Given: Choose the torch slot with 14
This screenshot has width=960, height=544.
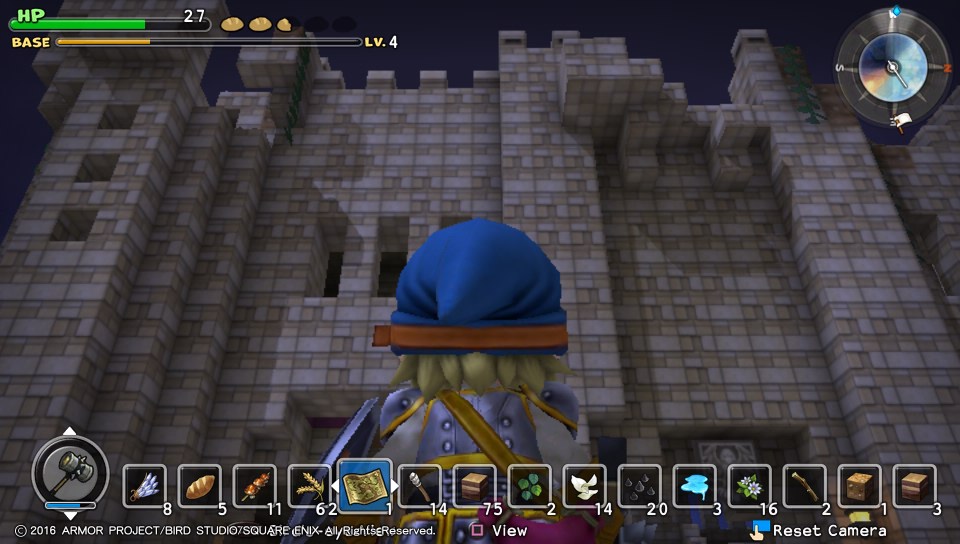Looking at the screenshot, I should pyautogui.click(x=420, y=487).
